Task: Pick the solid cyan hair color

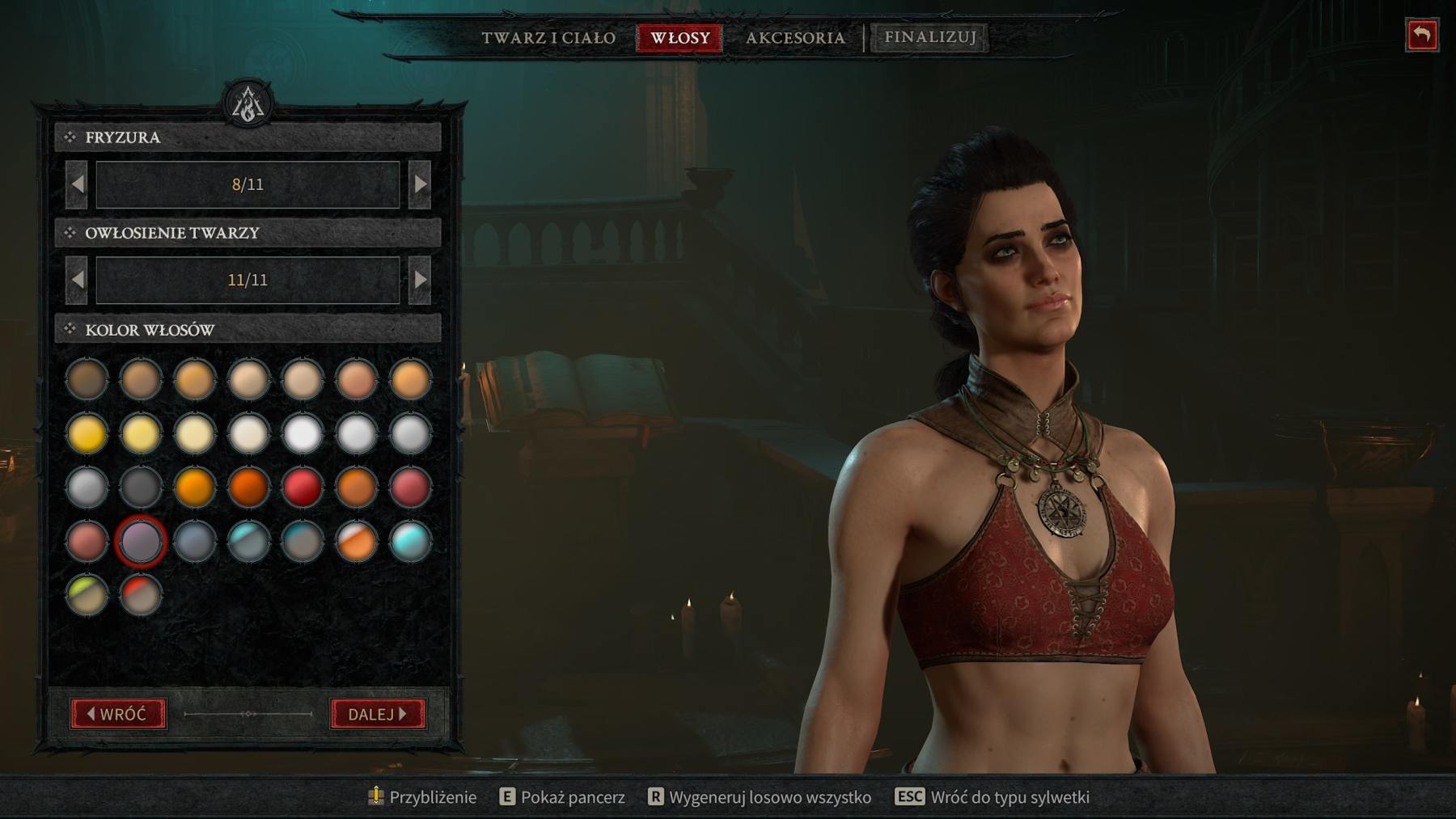Action: click(409, 541)
